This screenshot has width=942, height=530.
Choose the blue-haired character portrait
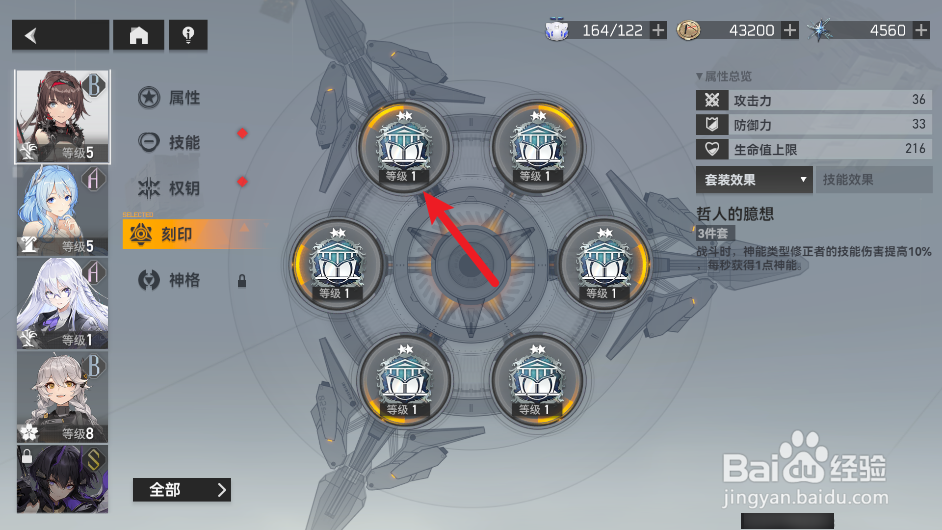[x=62, y=208]
